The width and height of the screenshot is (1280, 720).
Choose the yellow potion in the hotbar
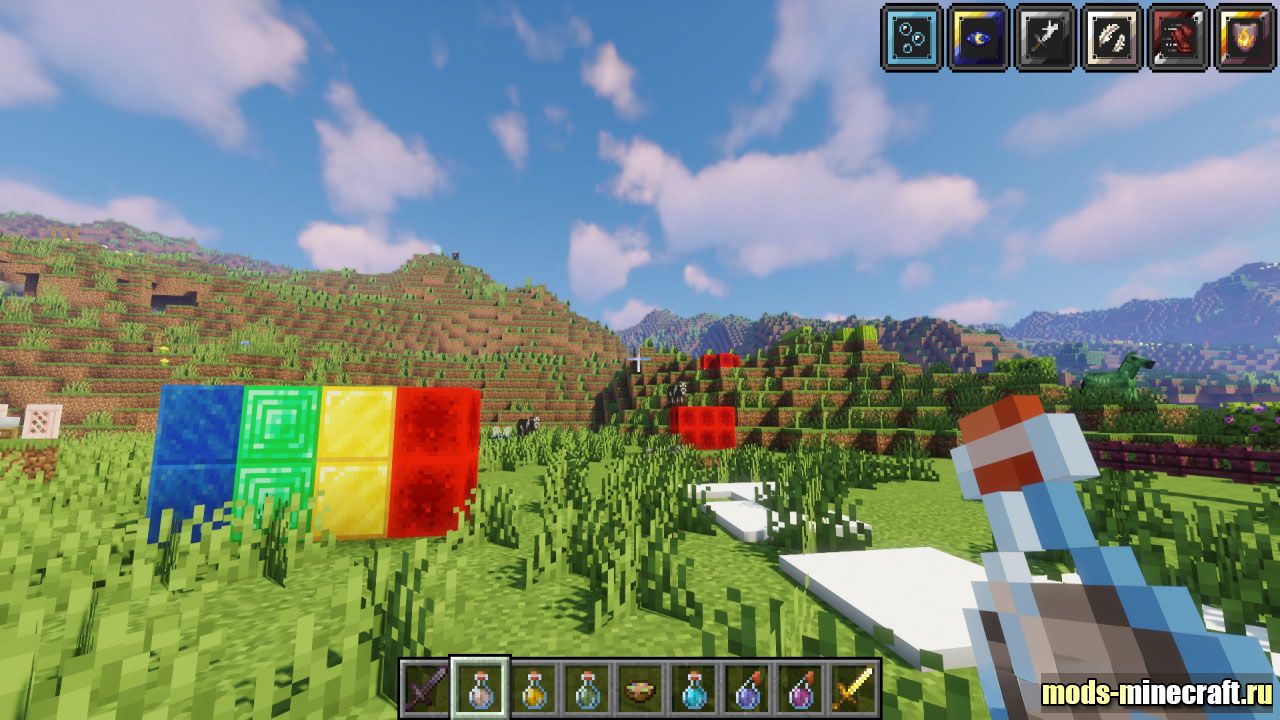534,688
